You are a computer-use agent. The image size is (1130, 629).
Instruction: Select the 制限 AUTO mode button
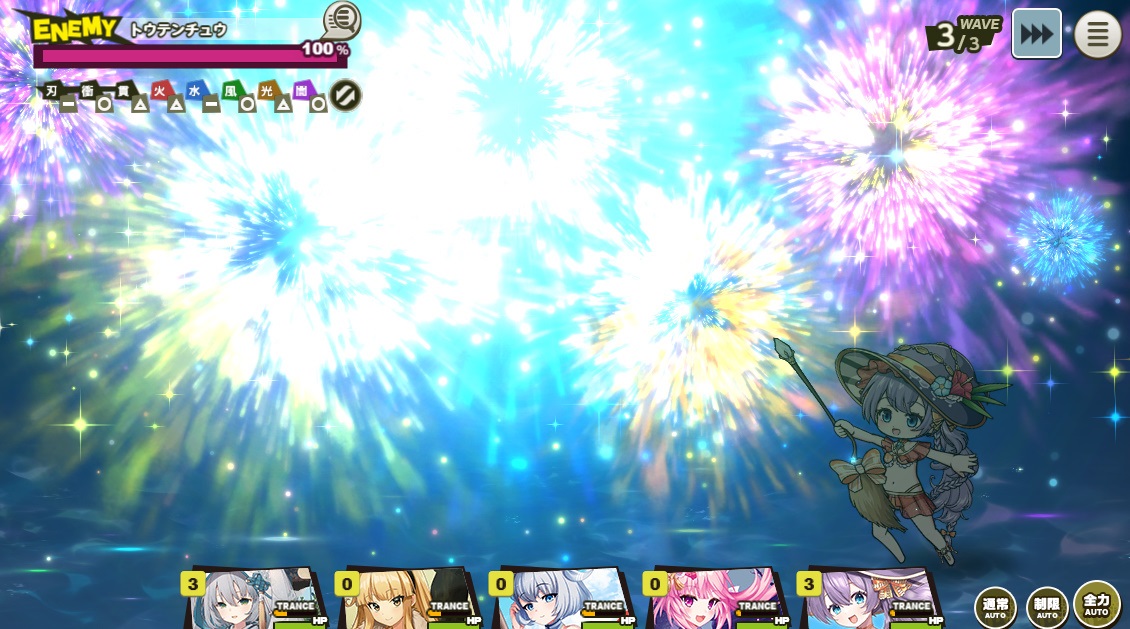(1047, 606)
